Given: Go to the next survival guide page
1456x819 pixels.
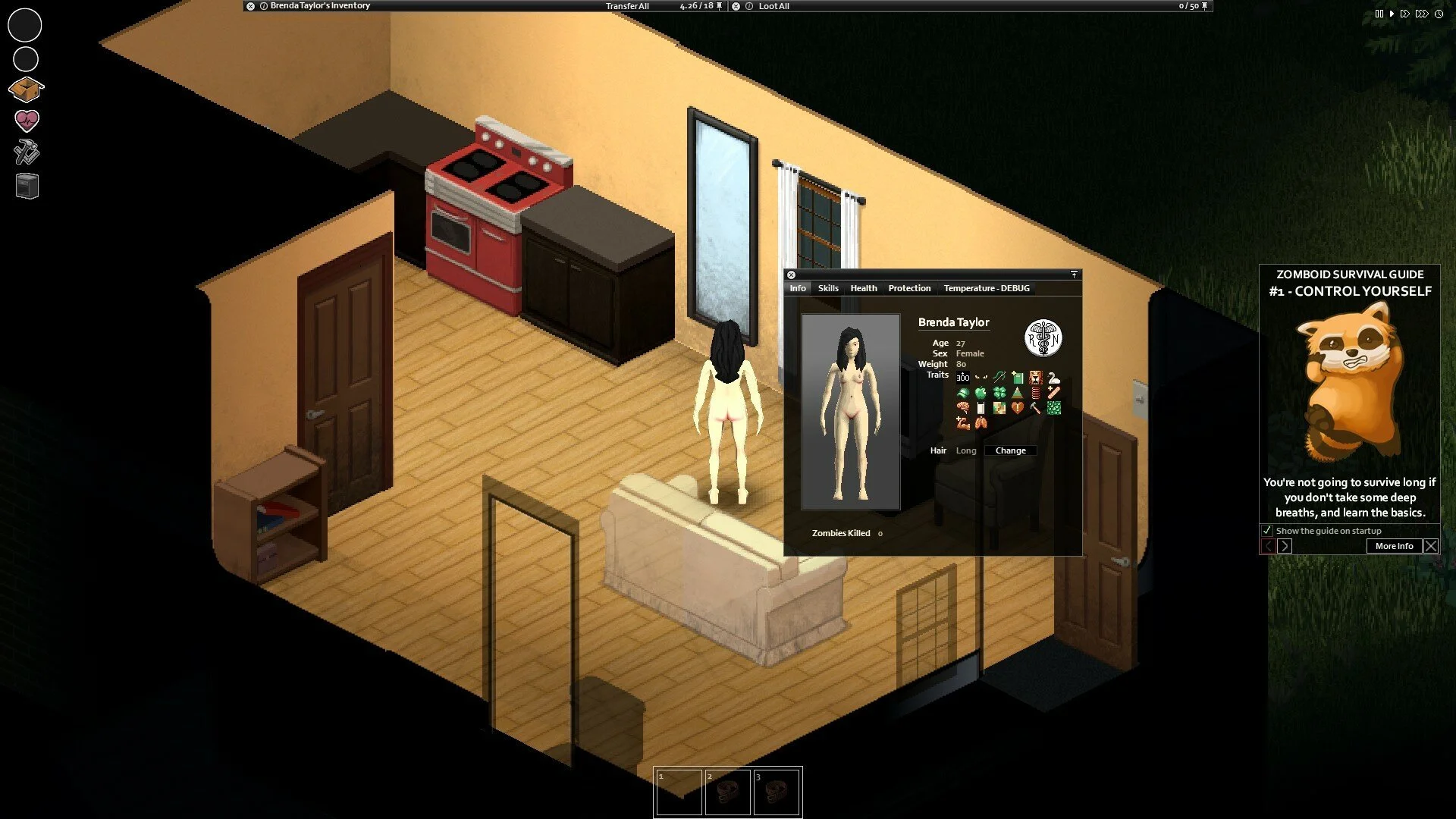Looking at the screenshot, I should [1284, 546].
